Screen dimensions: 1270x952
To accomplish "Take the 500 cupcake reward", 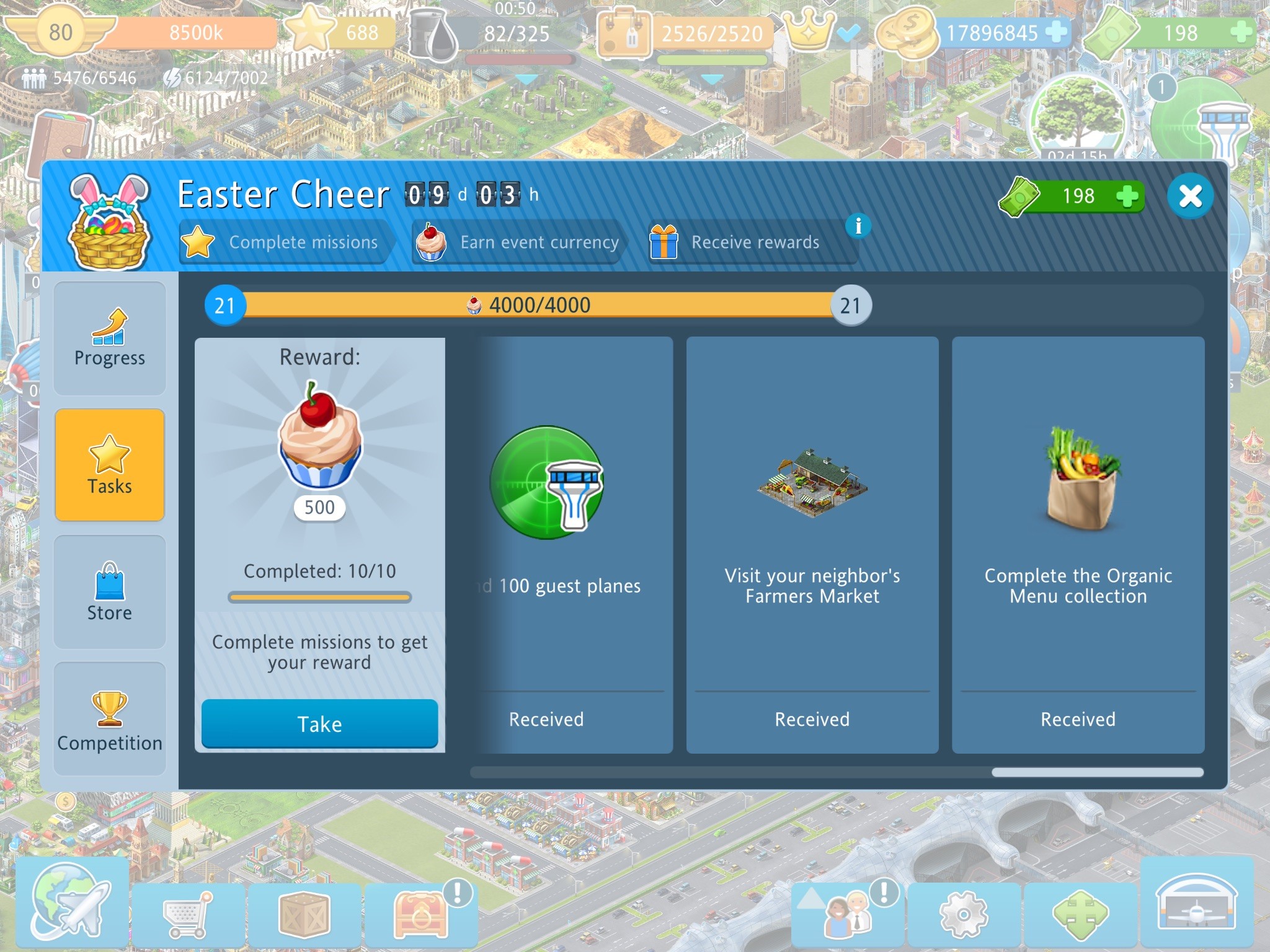I will pyautogui.click(x=319, y=724).
